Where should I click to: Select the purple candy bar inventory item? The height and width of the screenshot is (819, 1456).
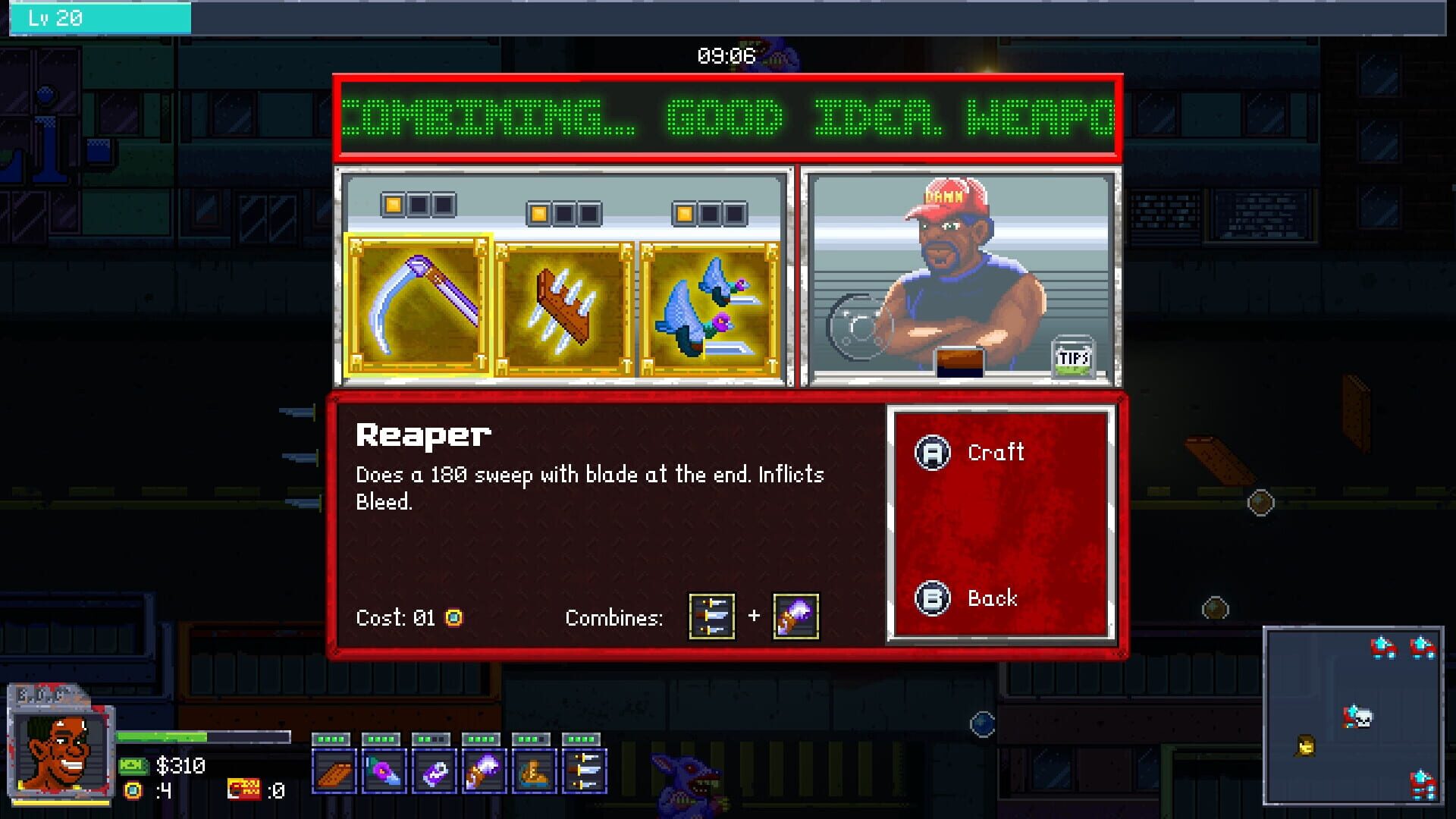tap(434, 770)
